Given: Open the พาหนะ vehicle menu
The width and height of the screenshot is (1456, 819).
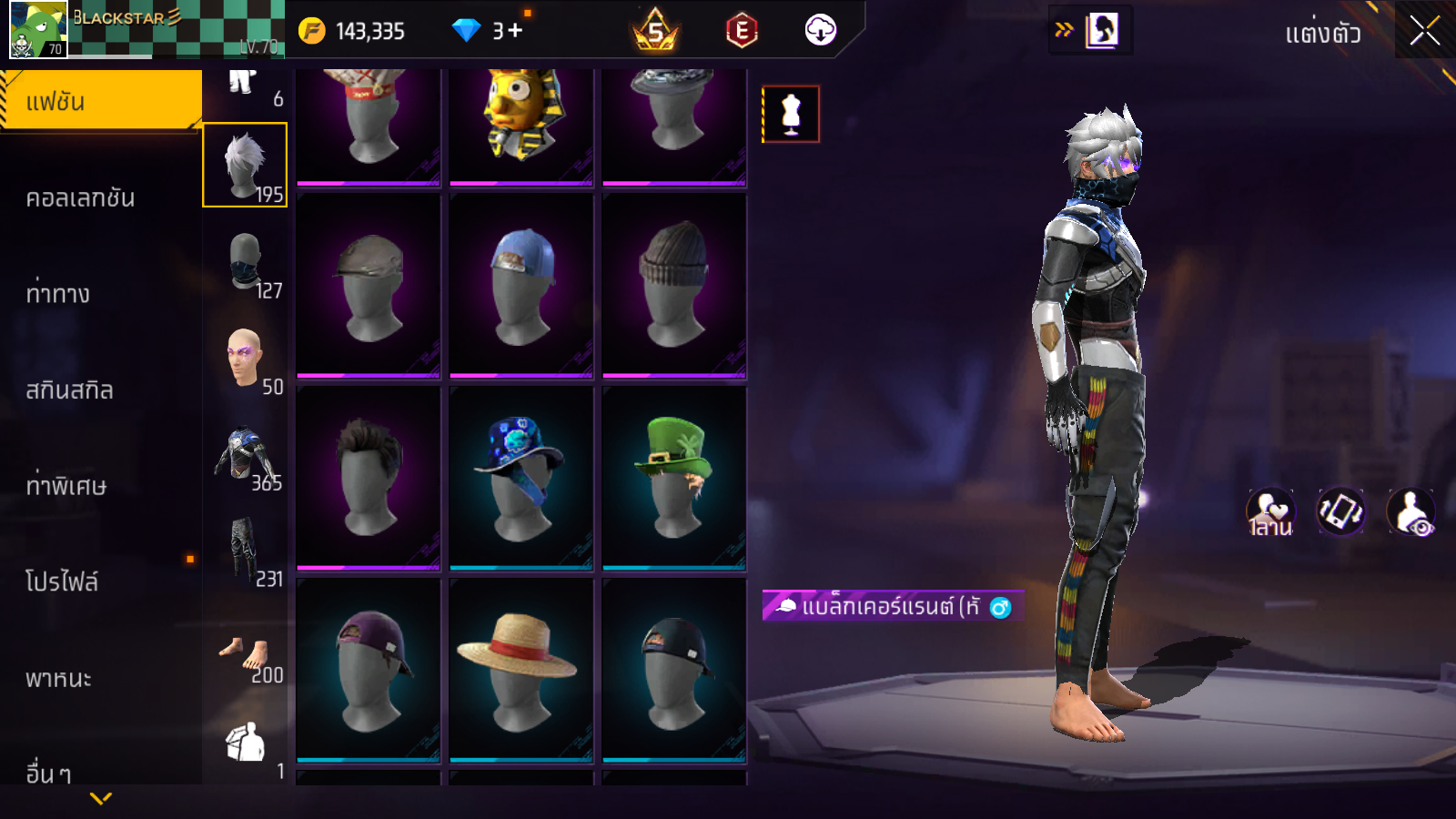Looking at the screenshot, I should pyautogui.click(x=59, y=679).
